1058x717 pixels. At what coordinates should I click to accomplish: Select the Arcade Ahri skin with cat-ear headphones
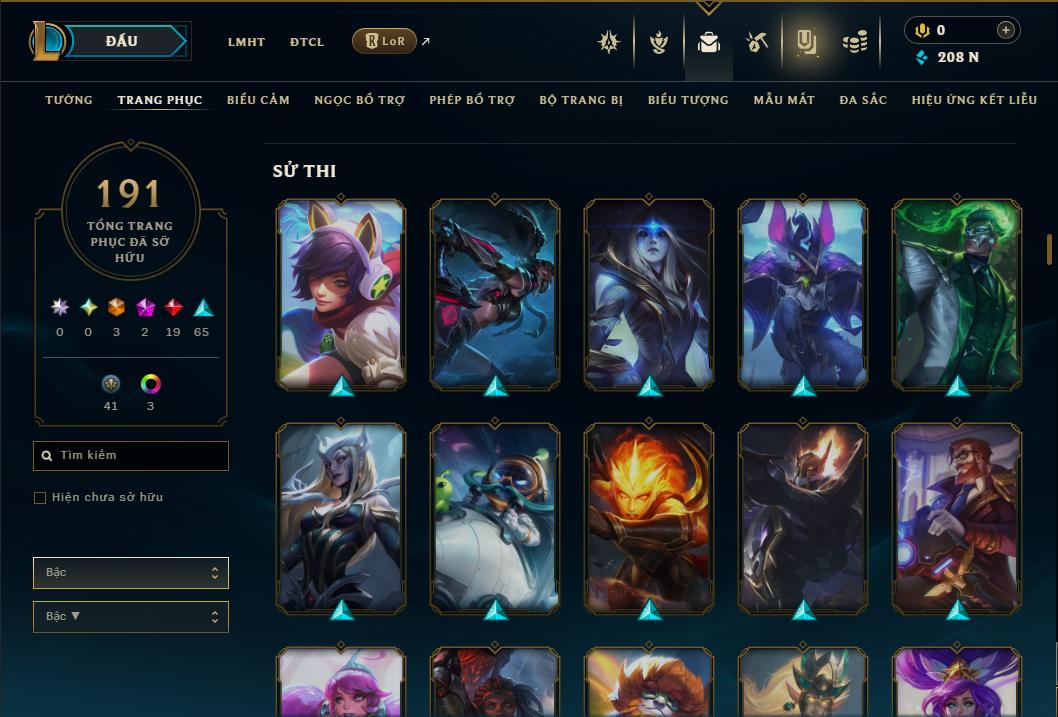341,294
